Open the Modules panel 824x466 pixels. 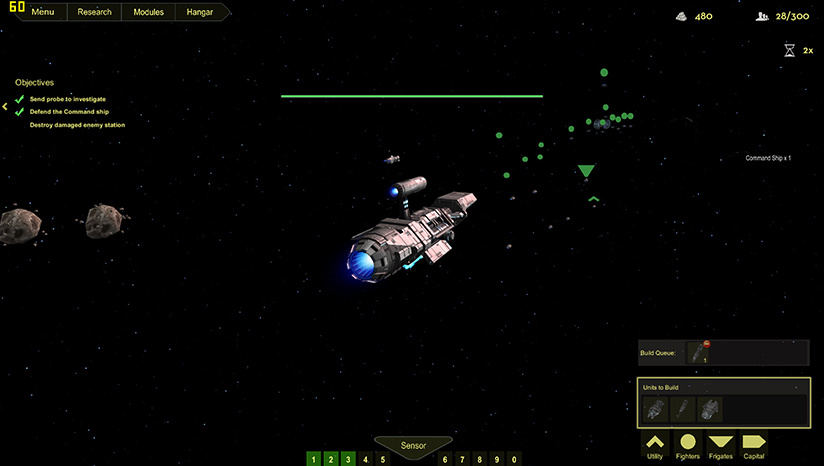148,13
